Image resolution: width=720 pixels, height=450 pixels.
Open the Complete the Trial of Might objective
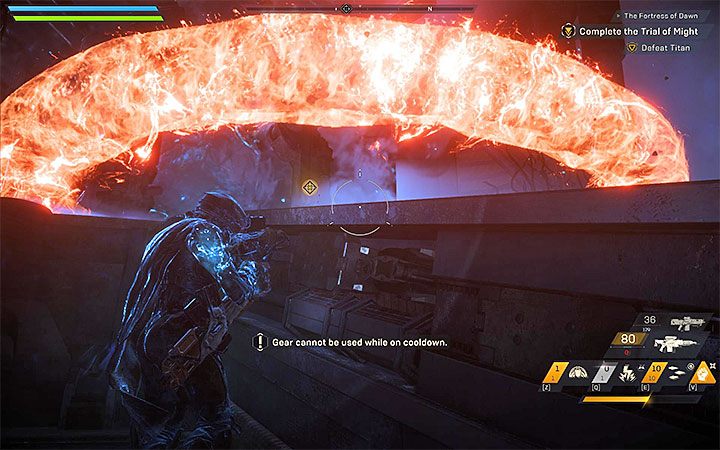(x=634, y=31)
